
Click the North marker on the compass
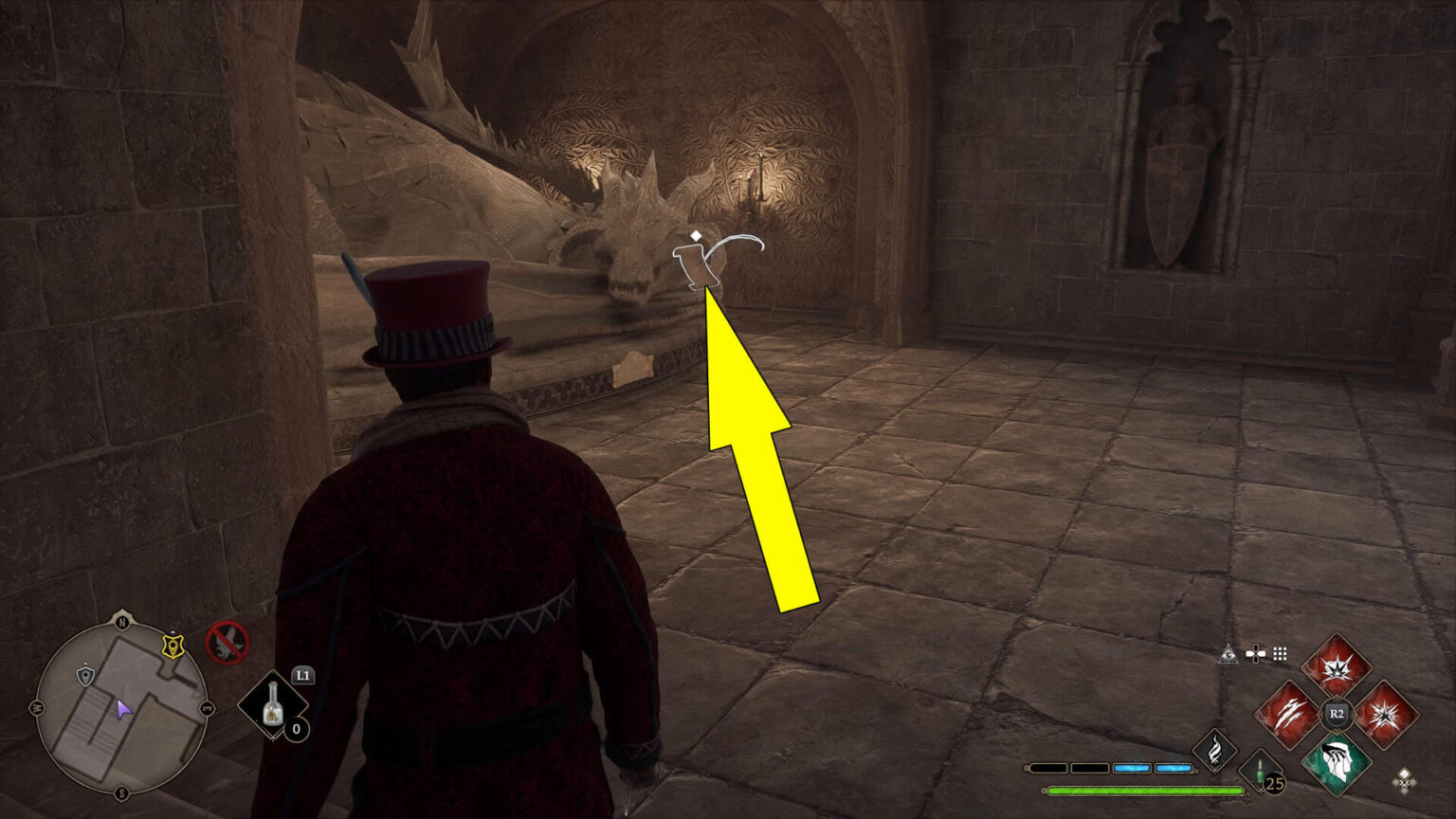pos(121,620)
